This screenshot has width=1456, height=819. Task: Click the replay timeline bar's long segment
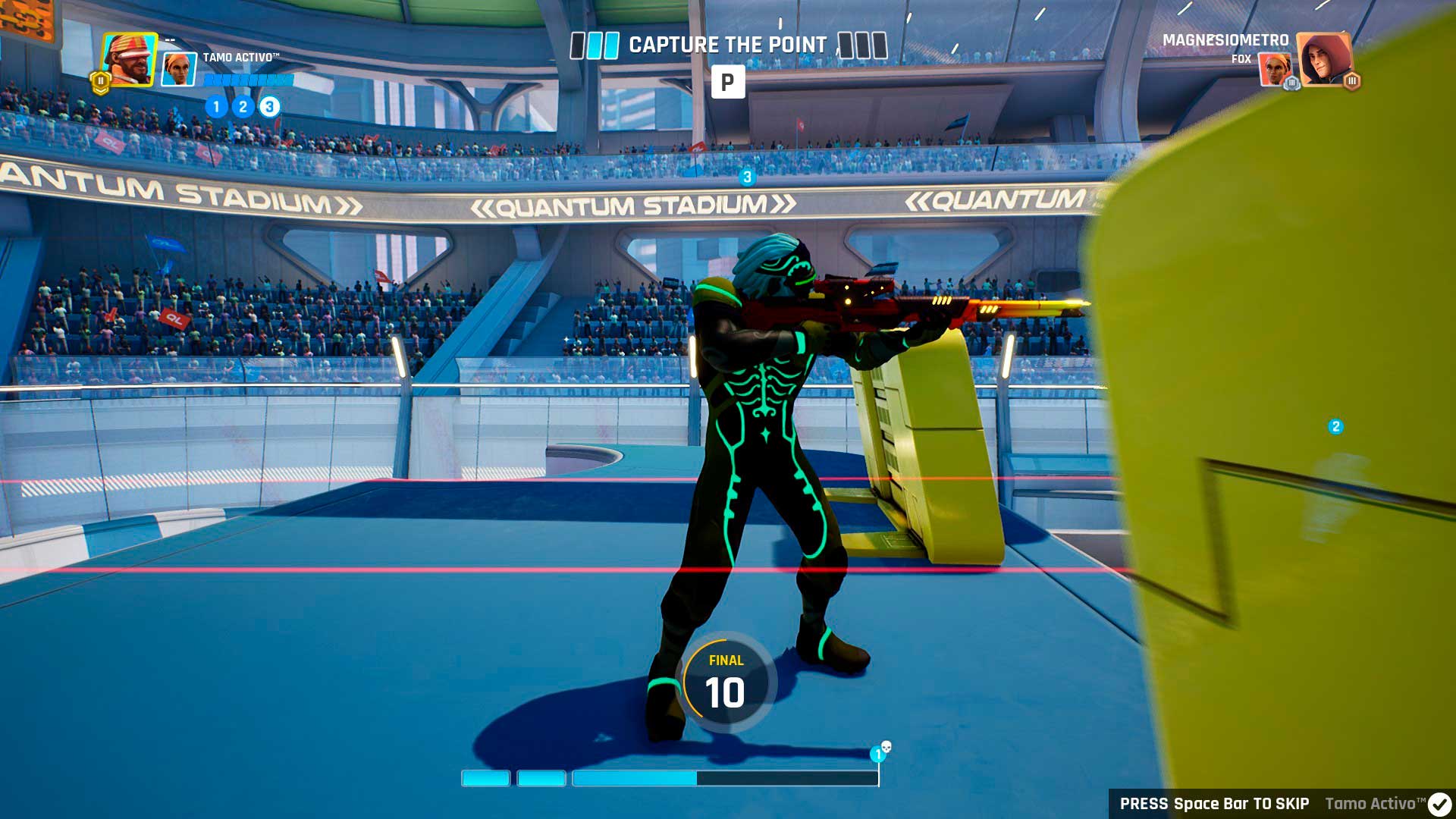[725, 778]
